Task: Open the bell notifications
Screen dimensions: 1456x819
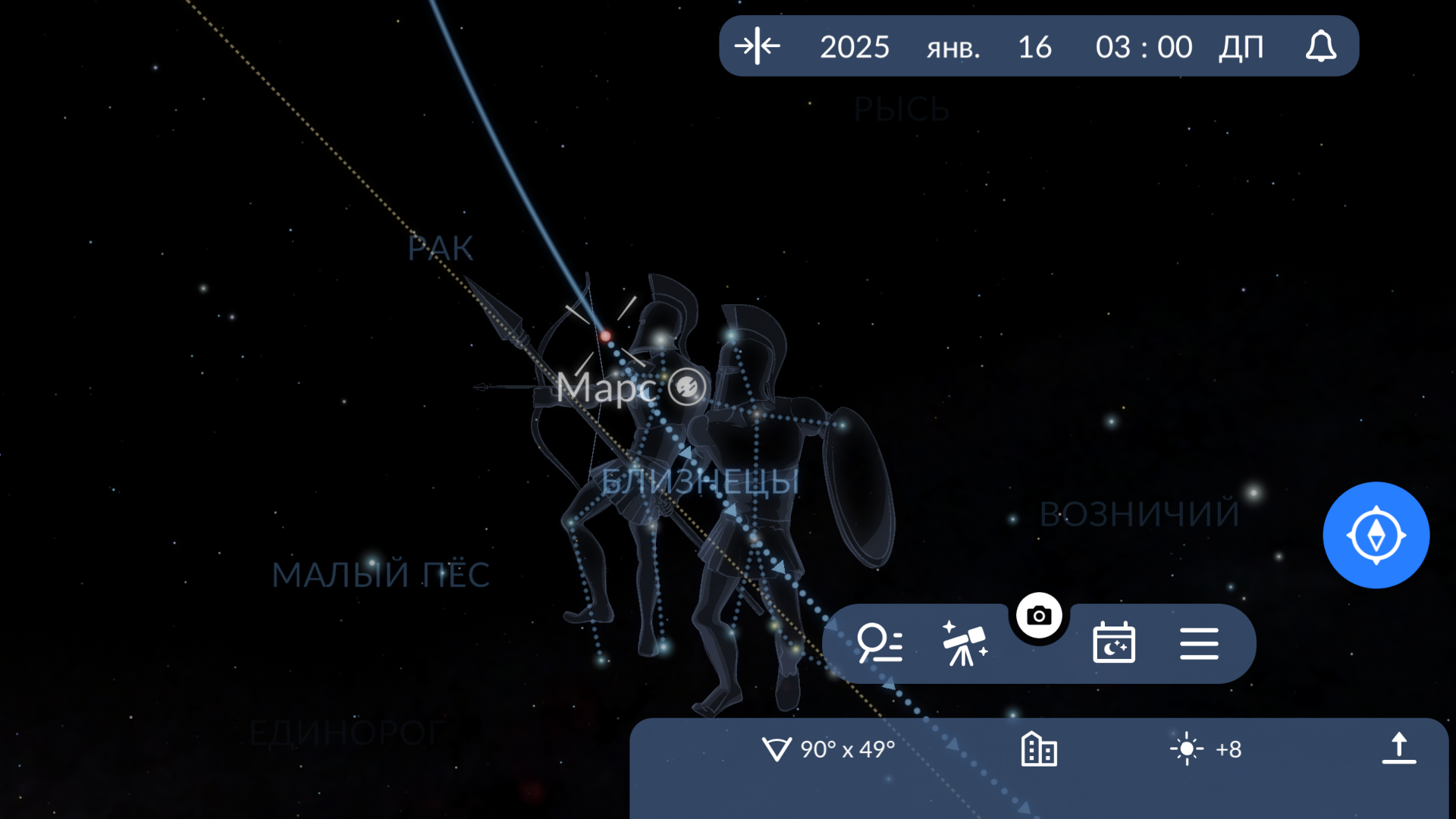Action: (x=1320, y=46)
